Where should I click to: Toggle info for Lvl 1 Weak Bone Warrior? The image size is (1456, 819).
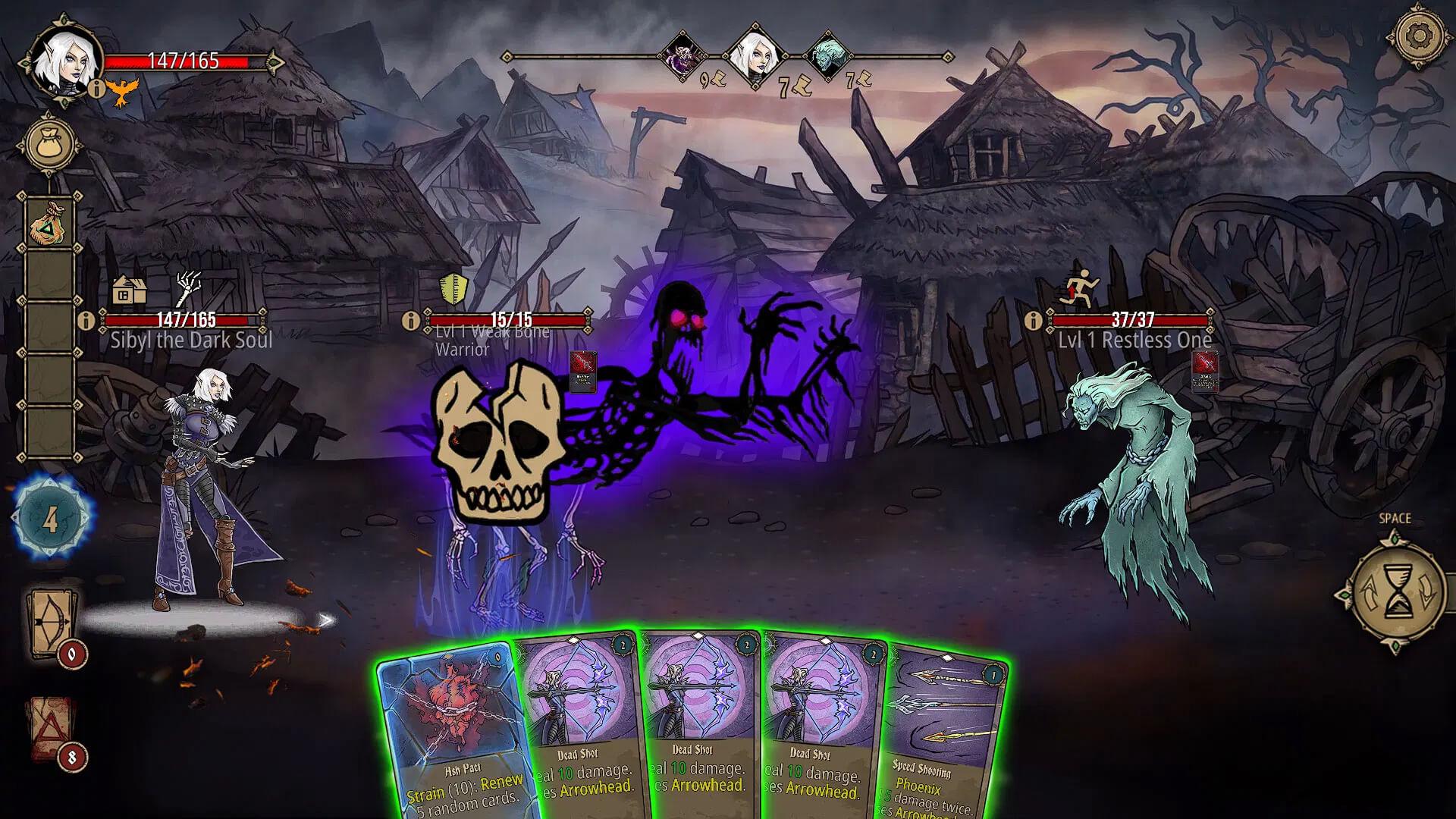tap(410, 318)
